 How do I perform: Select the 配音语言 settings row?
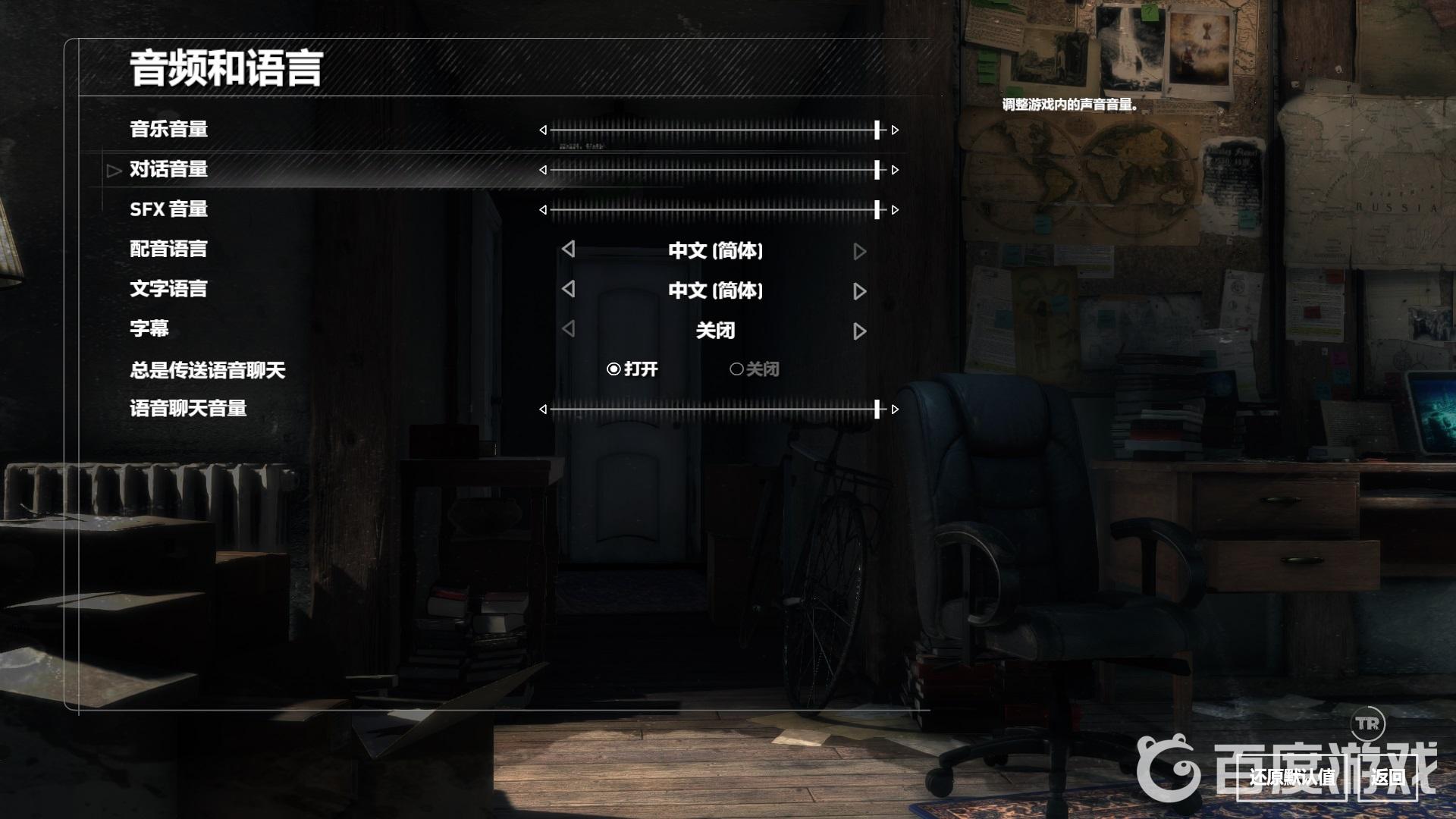pyautogui.click(x=169, y=249)
